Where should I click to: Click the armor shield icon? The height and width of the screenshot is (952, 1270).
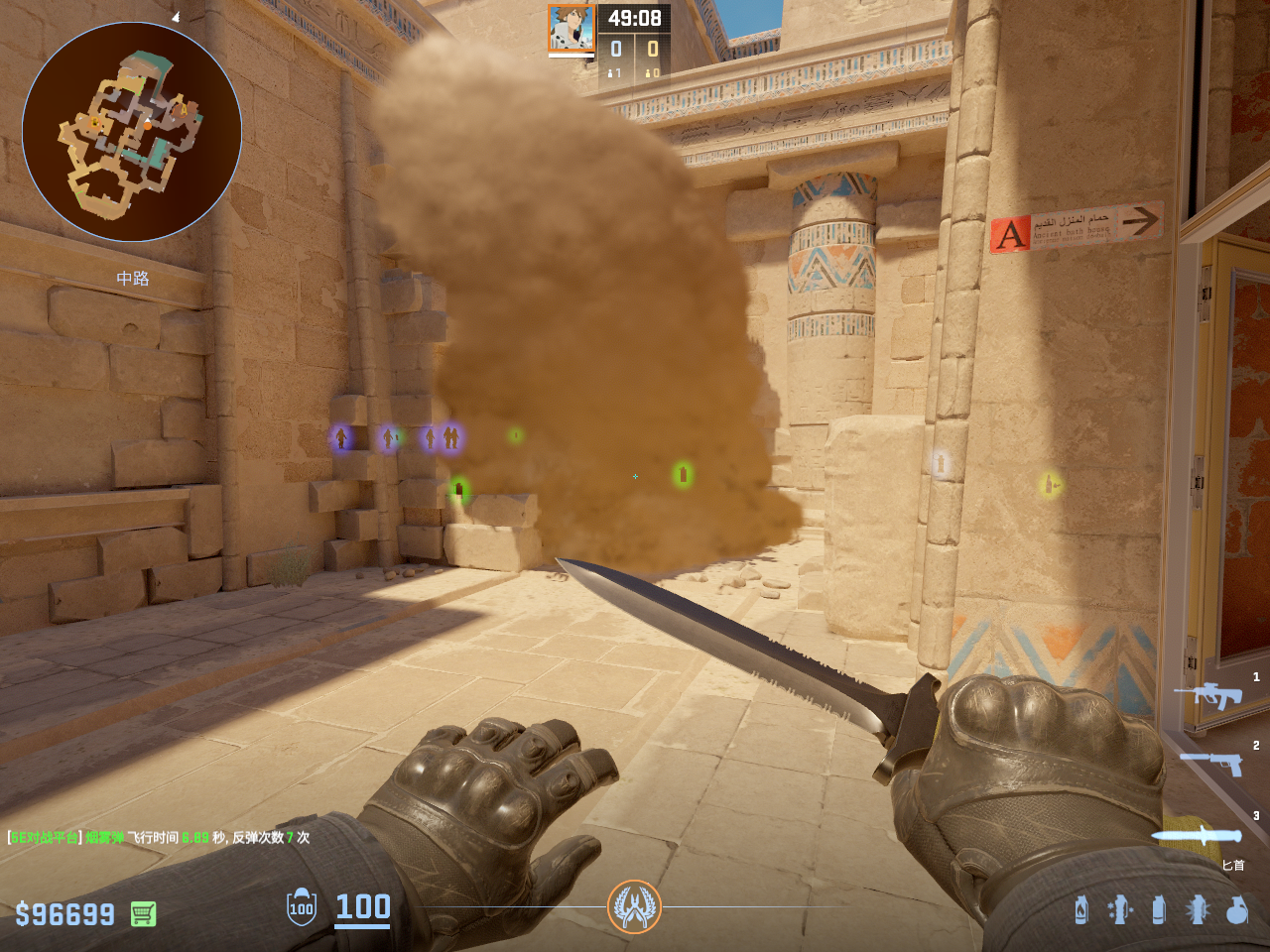302,907
